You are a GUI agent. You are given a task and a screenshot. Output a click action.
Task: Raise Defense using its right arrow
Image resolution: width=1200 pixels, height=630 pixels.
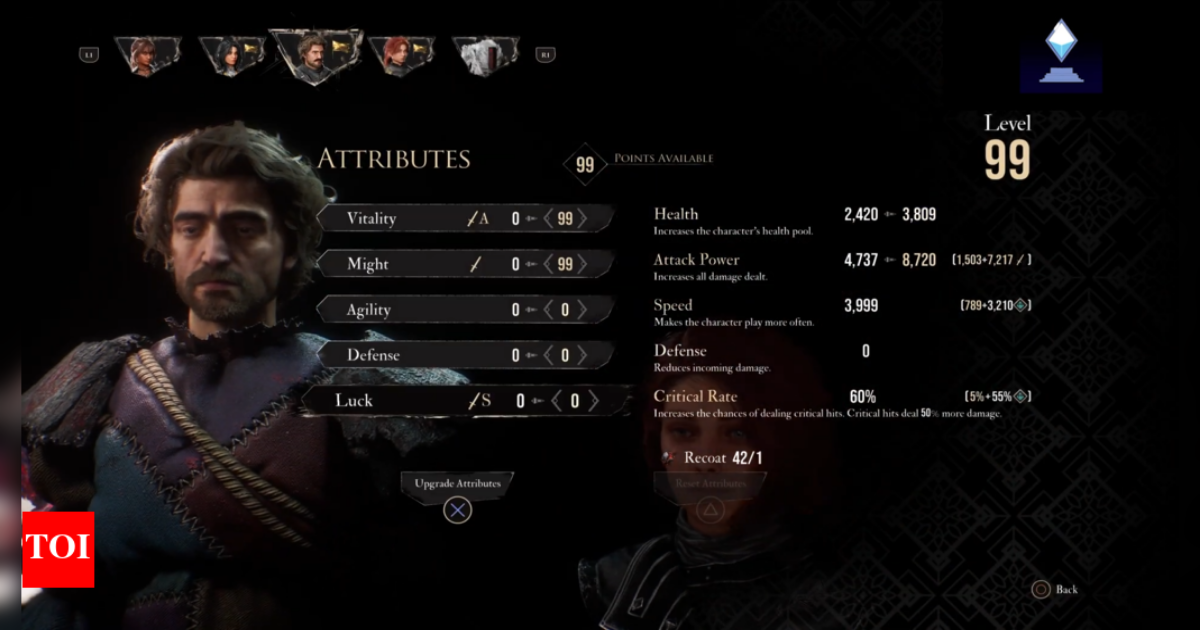[x=583, y=355]
